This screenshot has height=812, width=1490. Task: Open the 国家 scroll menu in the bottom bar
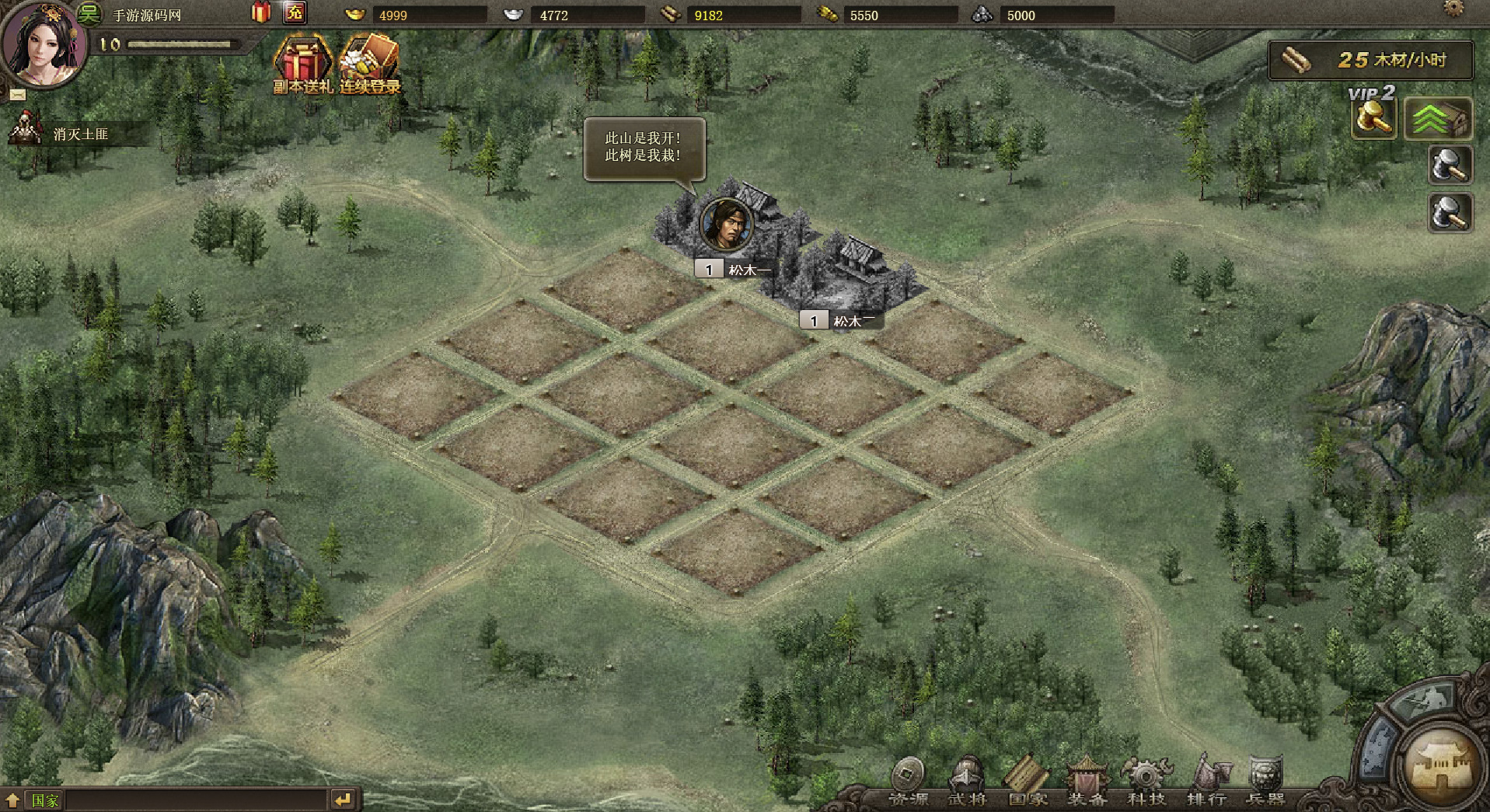click(1027, 781)
